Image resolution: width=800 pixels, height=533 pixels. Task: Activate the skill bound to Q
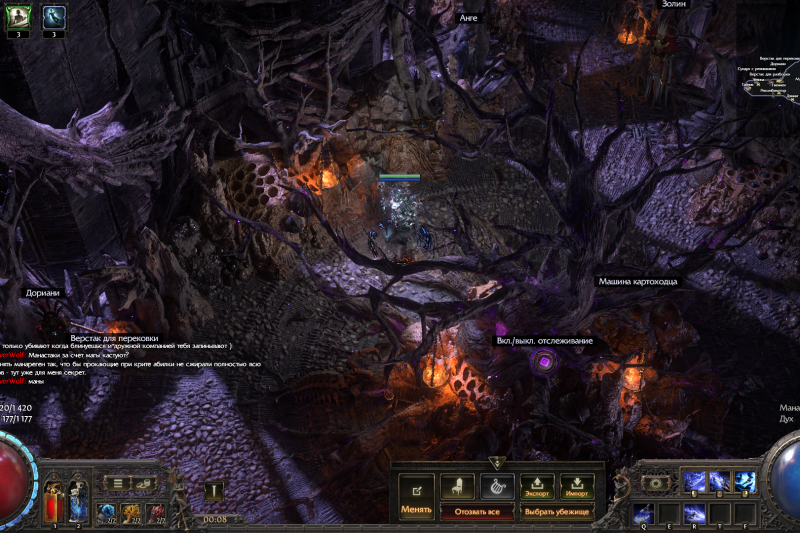[643, 514]
